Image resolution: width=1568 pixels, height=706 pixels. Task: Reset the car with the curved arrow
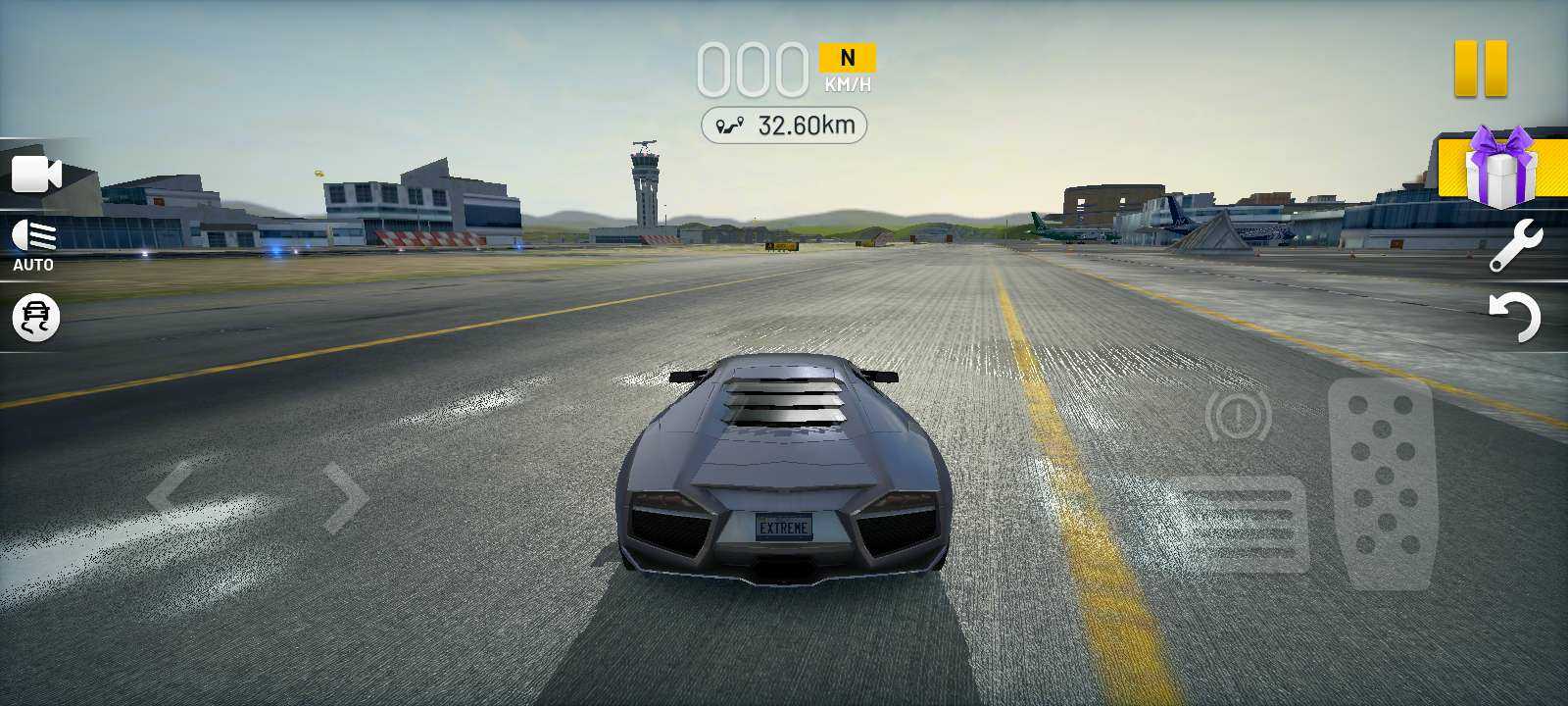point(1515,318)
